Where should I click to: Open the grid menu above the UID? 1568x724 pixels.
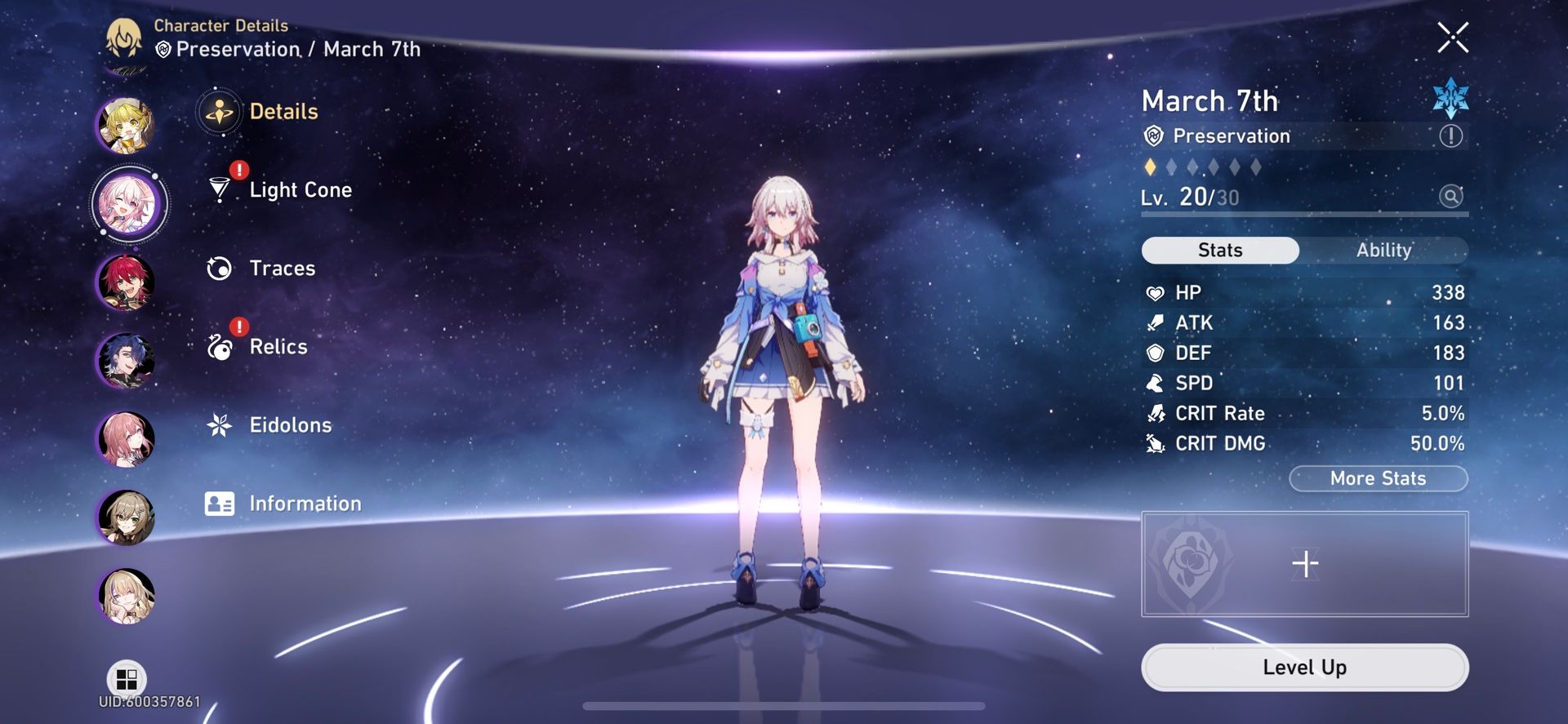click(x=126, y=677)
